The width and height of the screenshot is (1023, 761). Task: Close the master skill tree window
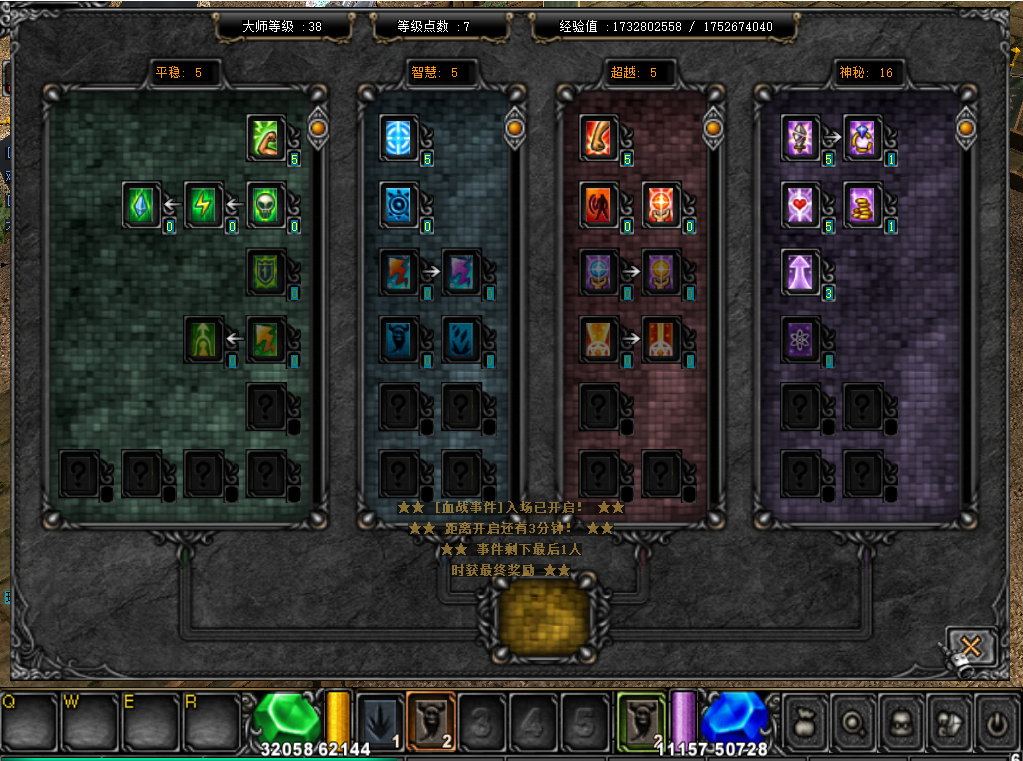click(x=971, y=645)
